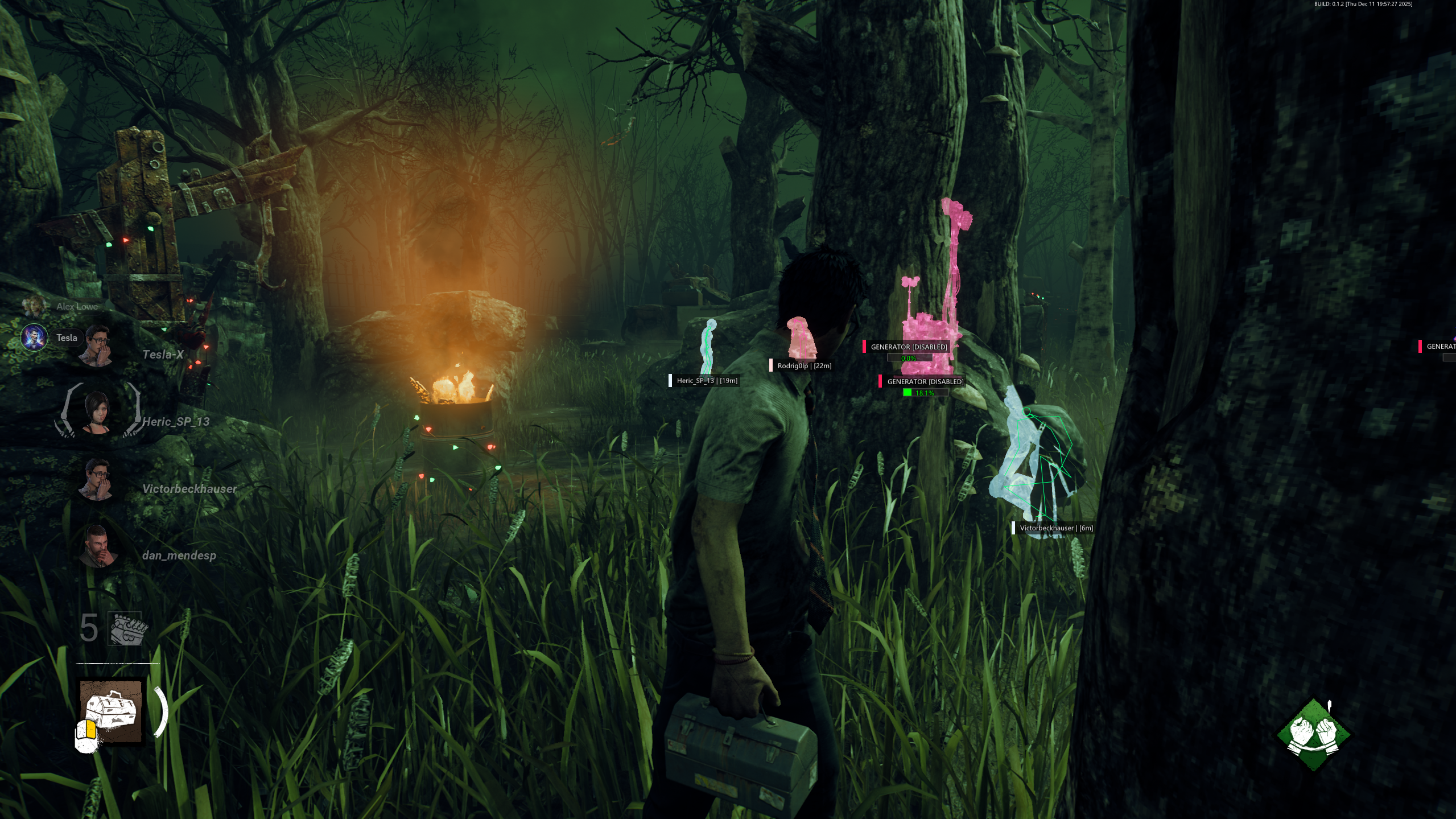This screenshot has height=819, width=1456.
Task: Select dan_mendesp's survivor portrait
Action: pyautogui.click(x=98, y=546)
